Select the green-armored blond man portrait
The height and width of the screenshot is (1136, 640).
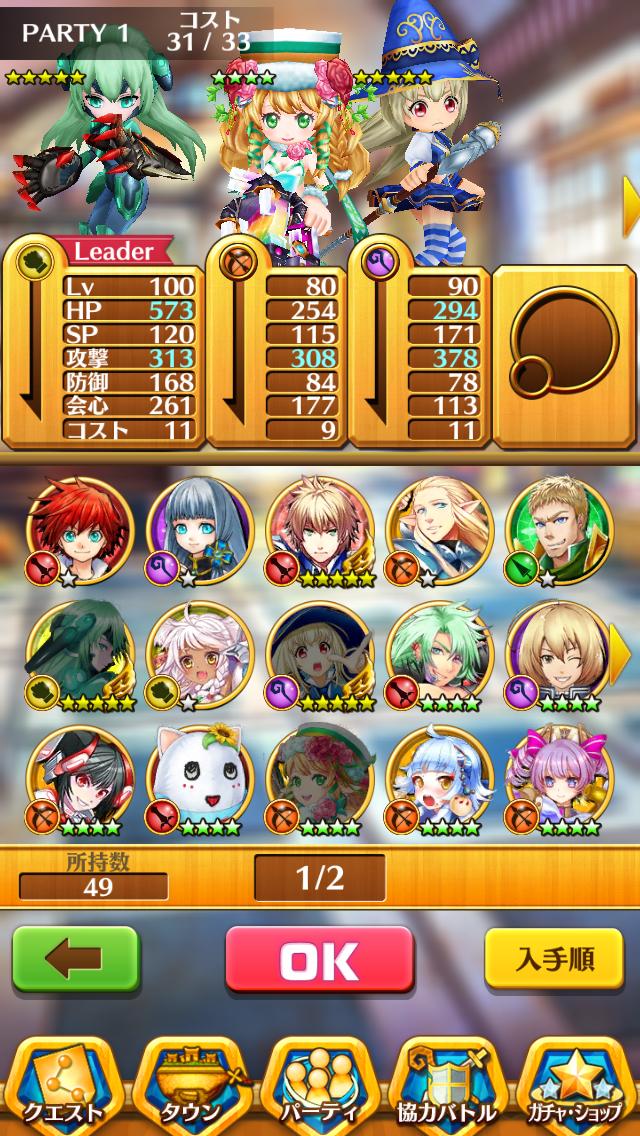[559, 530]
